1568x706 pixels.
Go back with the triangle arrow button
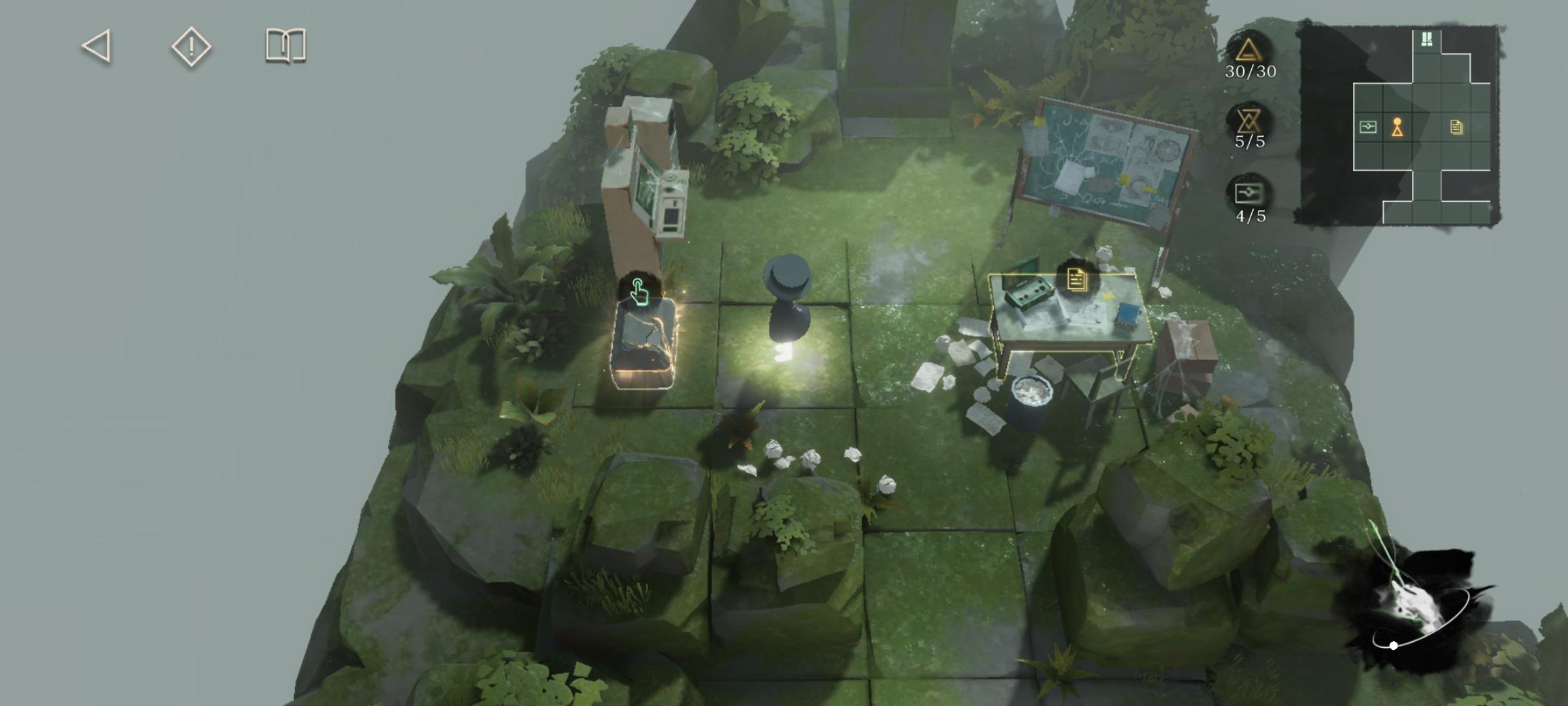97,46
